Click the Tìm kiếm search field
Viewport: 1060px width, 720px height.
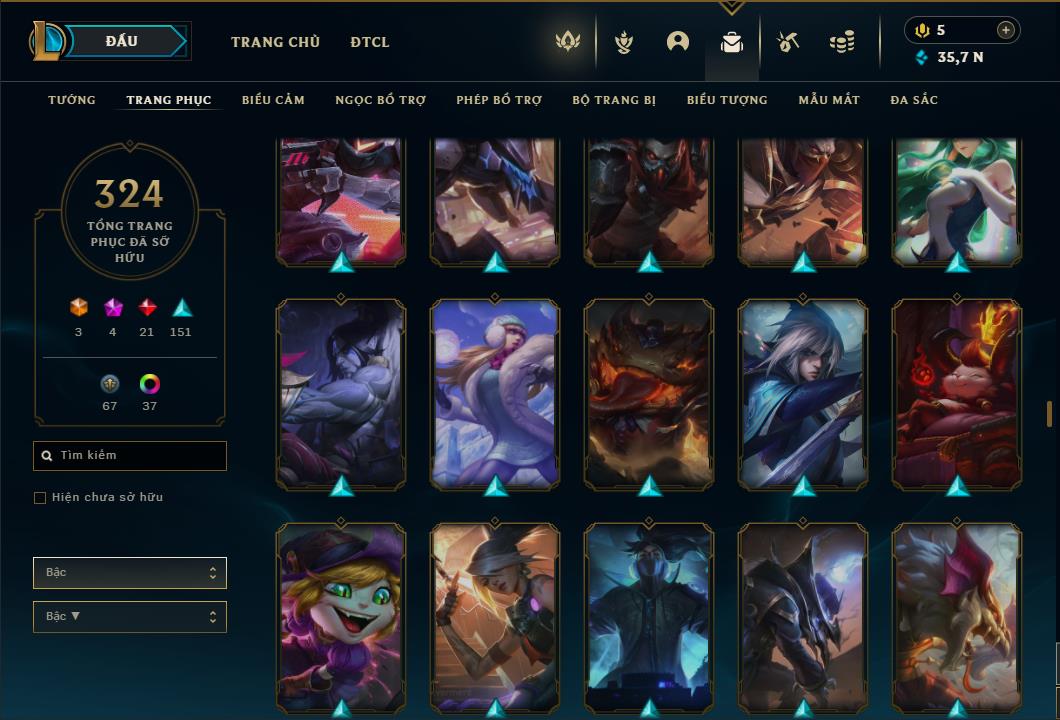tap(130, 456)
